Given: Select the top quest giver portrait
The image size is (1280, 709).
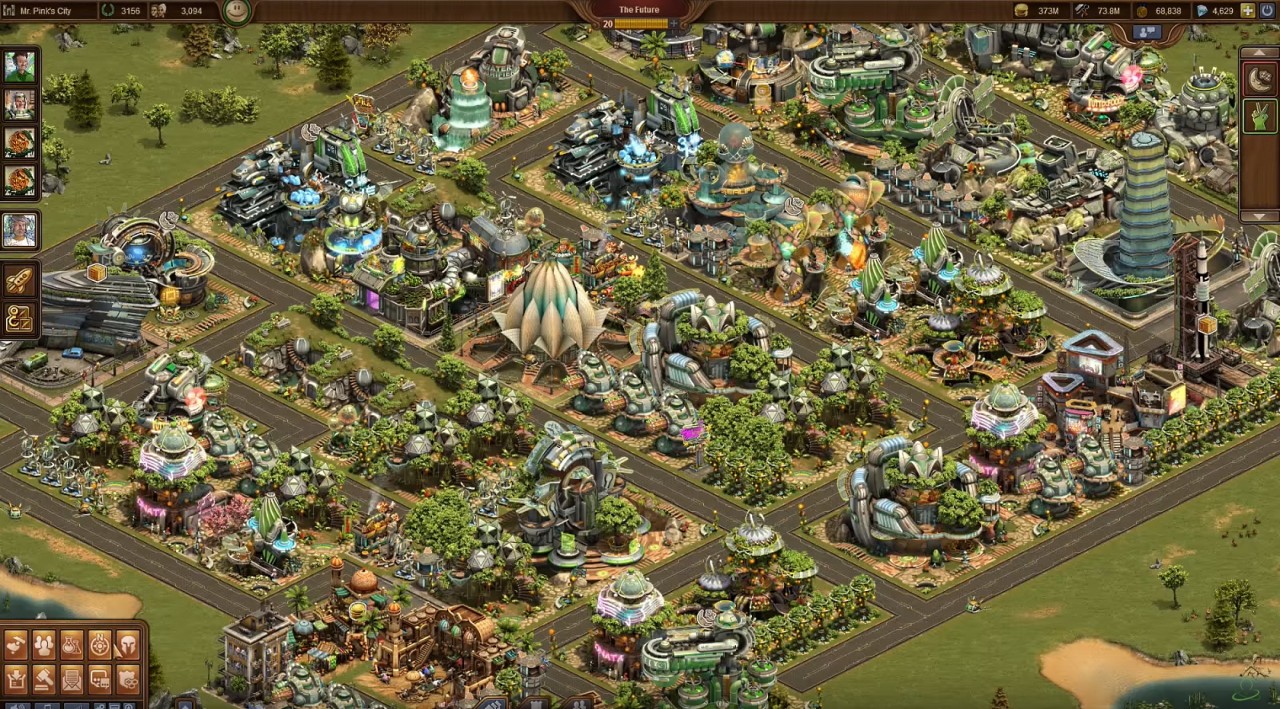Looking at the screenshot, I should (x=19, y=67).
